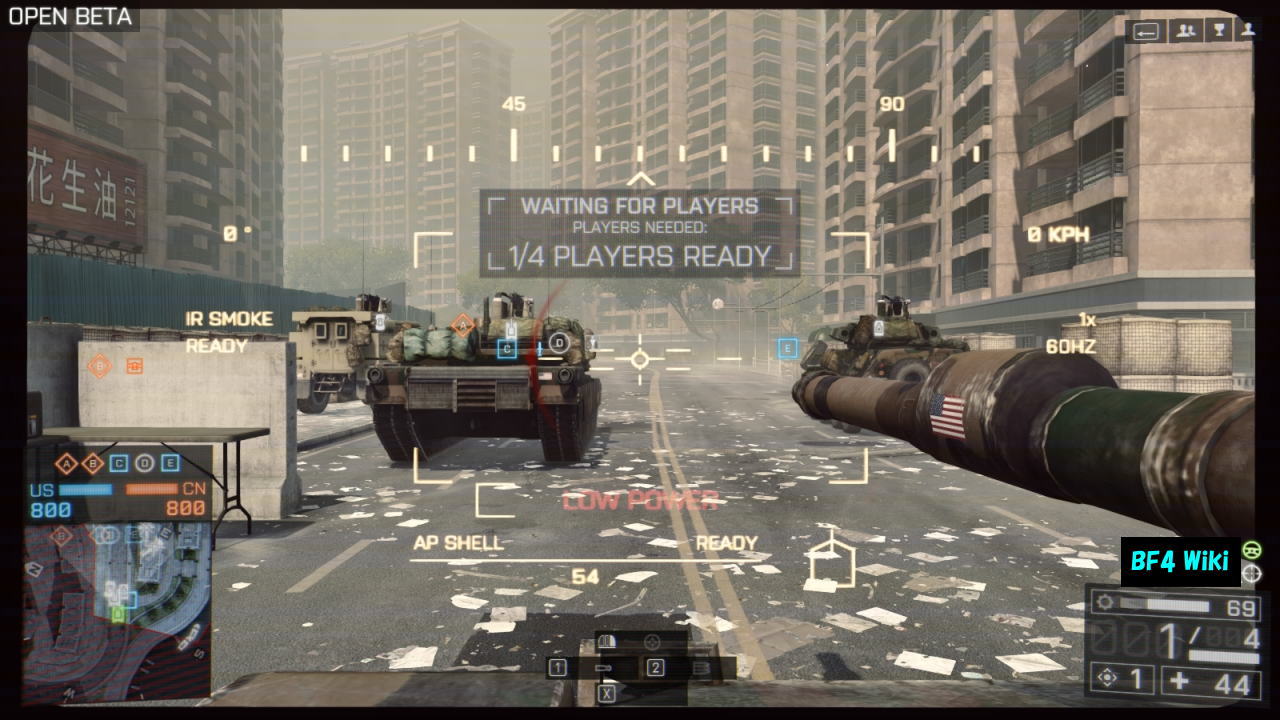Select flag A in the objective bar
1280x720 pixels.
(67, 463)
